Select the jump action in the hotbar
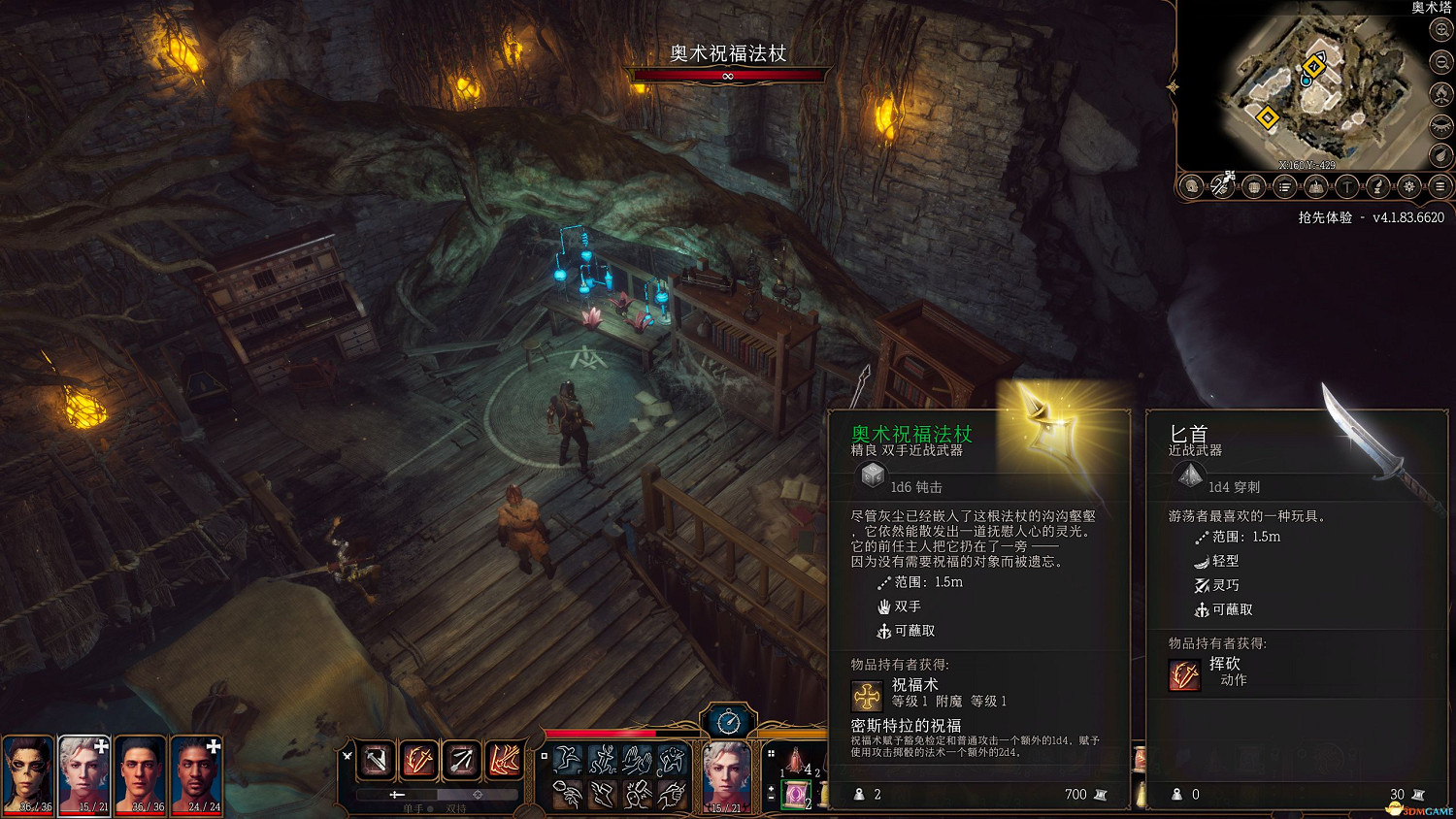 (567, 761)
